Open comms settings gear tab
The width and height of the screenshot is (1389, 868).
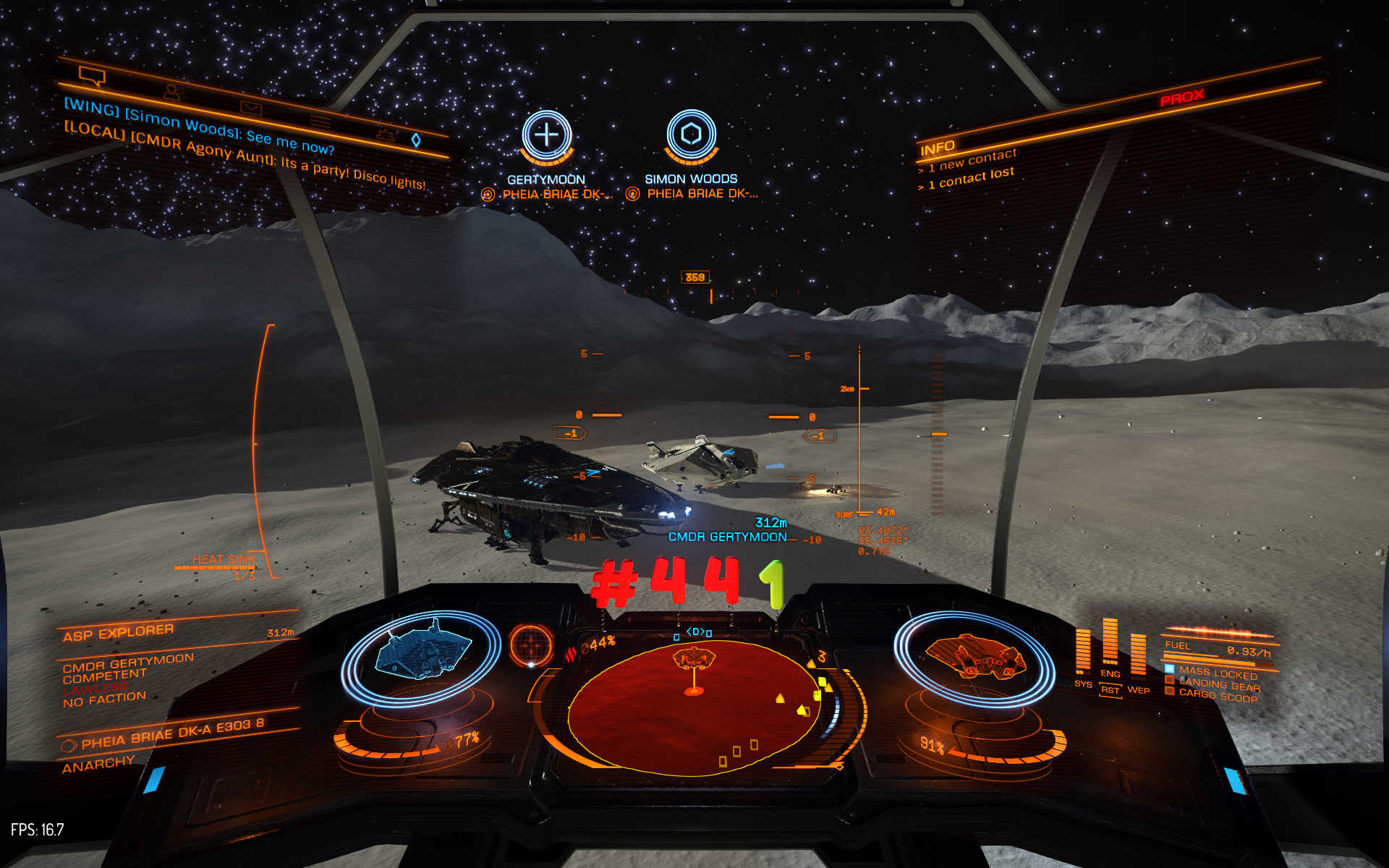tap(385, 134)
